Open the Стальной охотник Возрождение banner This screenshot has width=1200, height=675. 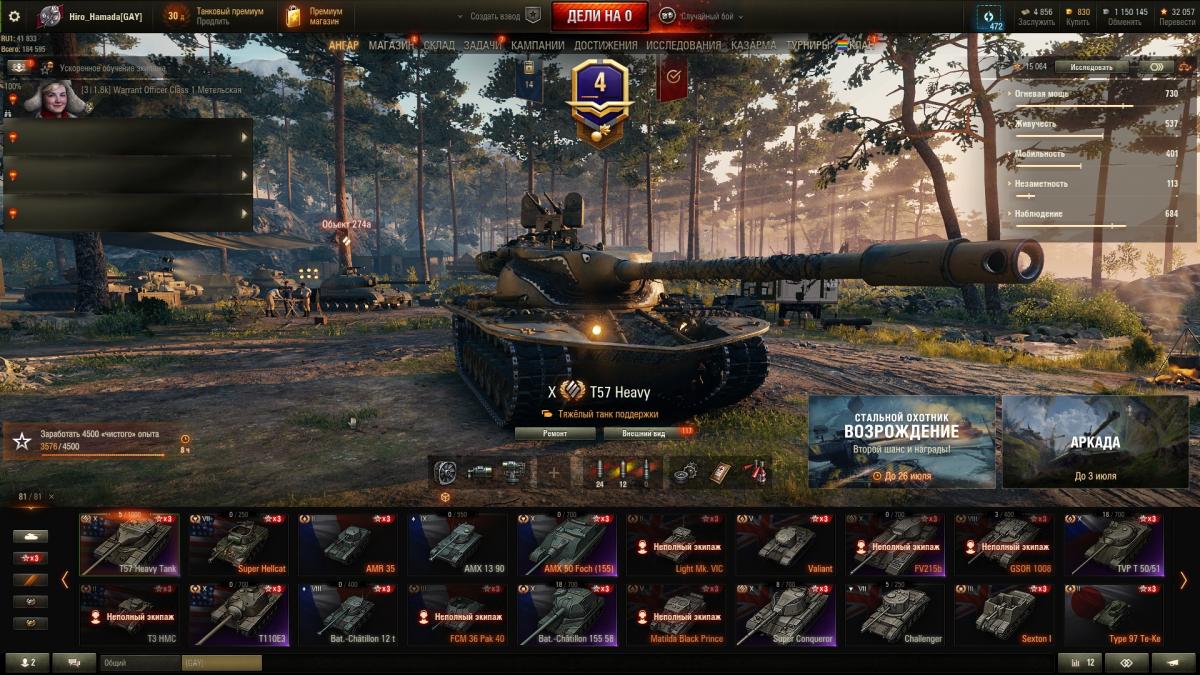[901, 441]
